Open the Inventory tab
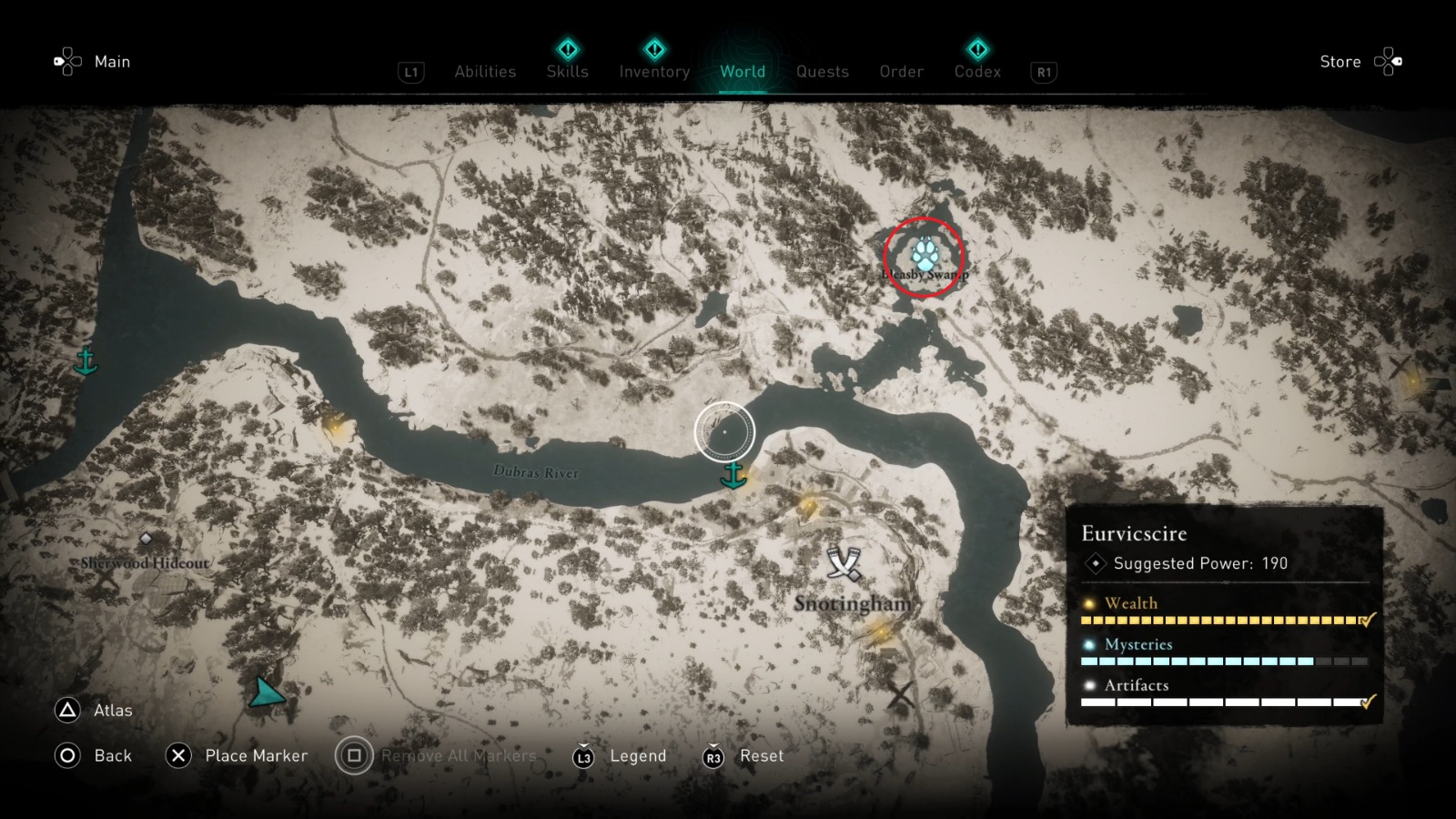1456x819 pixels. click(653, 72)
